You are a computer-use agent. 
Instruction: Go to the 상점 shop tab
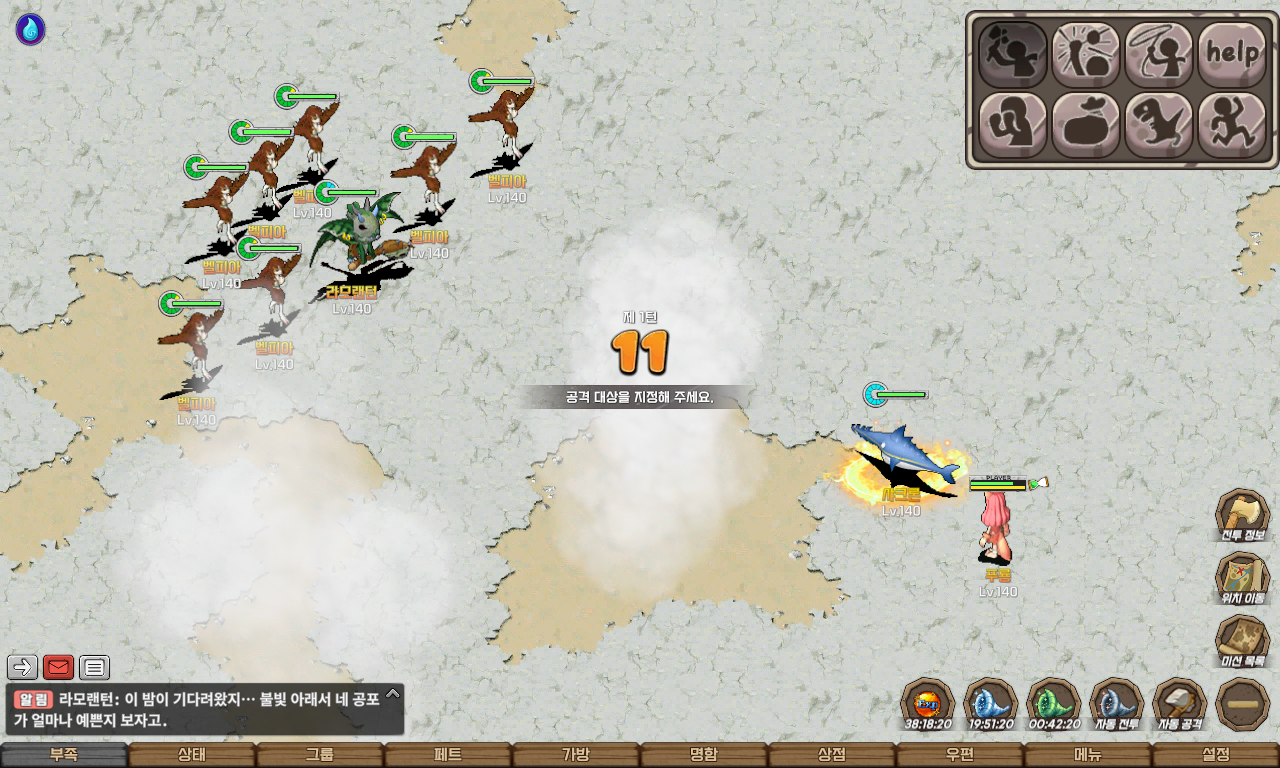pyautogui.click(x=832, y=755)
